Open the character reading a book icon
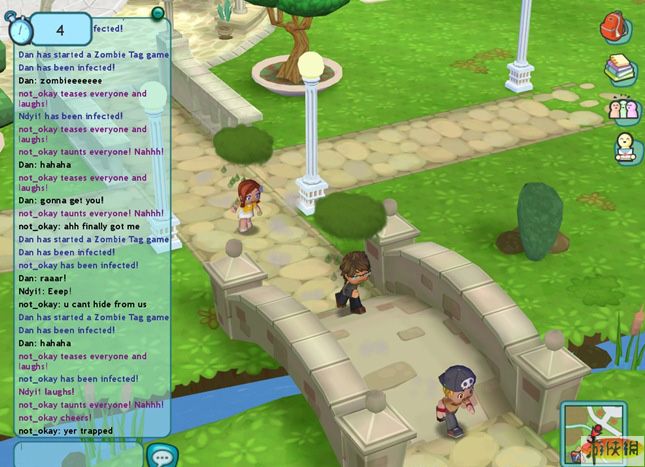The width and height of the screenshot is (645, 467). 626,146
